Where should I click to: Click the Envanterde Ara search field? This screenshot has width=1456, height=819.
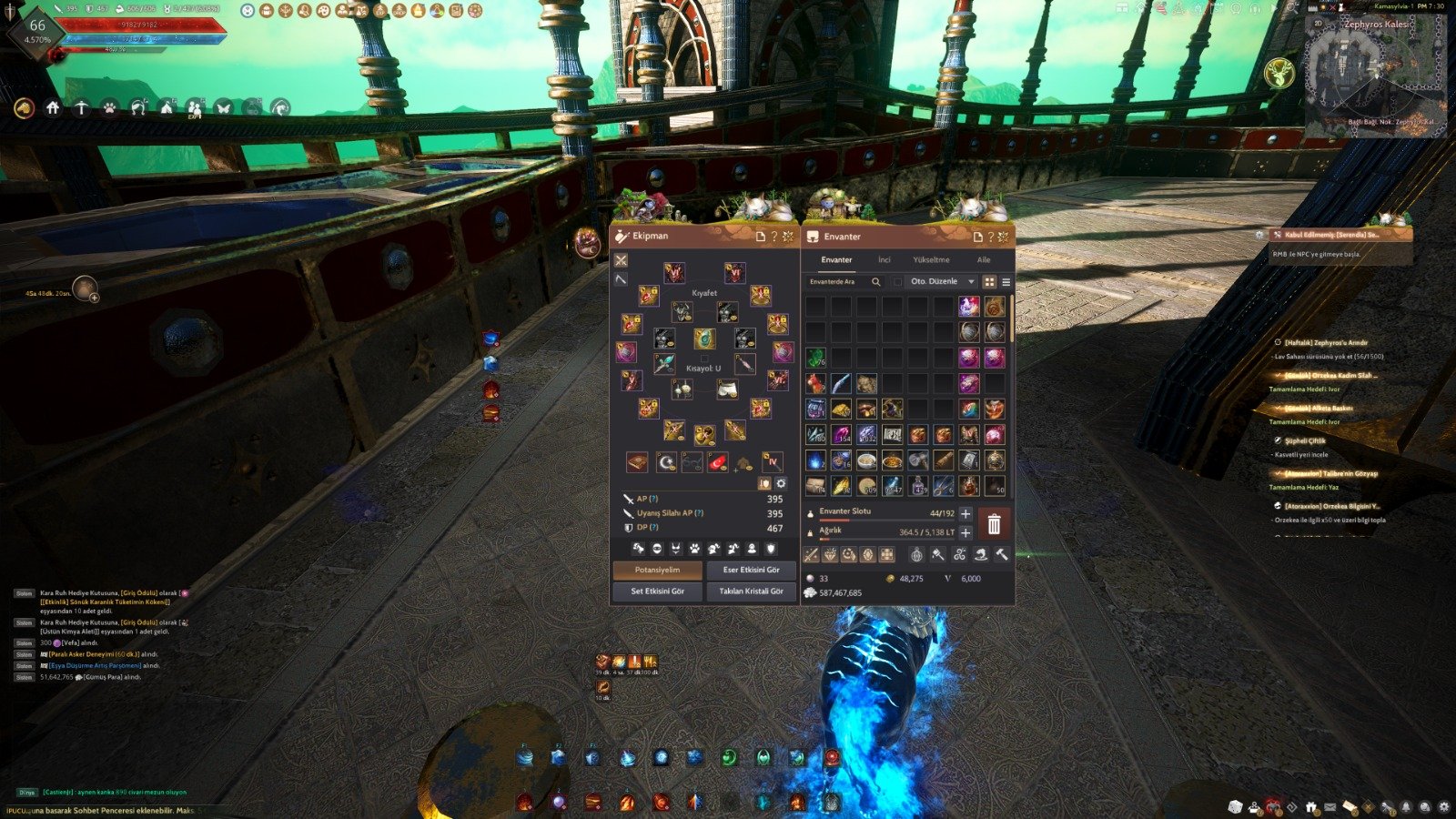click(x=839, y=282)
